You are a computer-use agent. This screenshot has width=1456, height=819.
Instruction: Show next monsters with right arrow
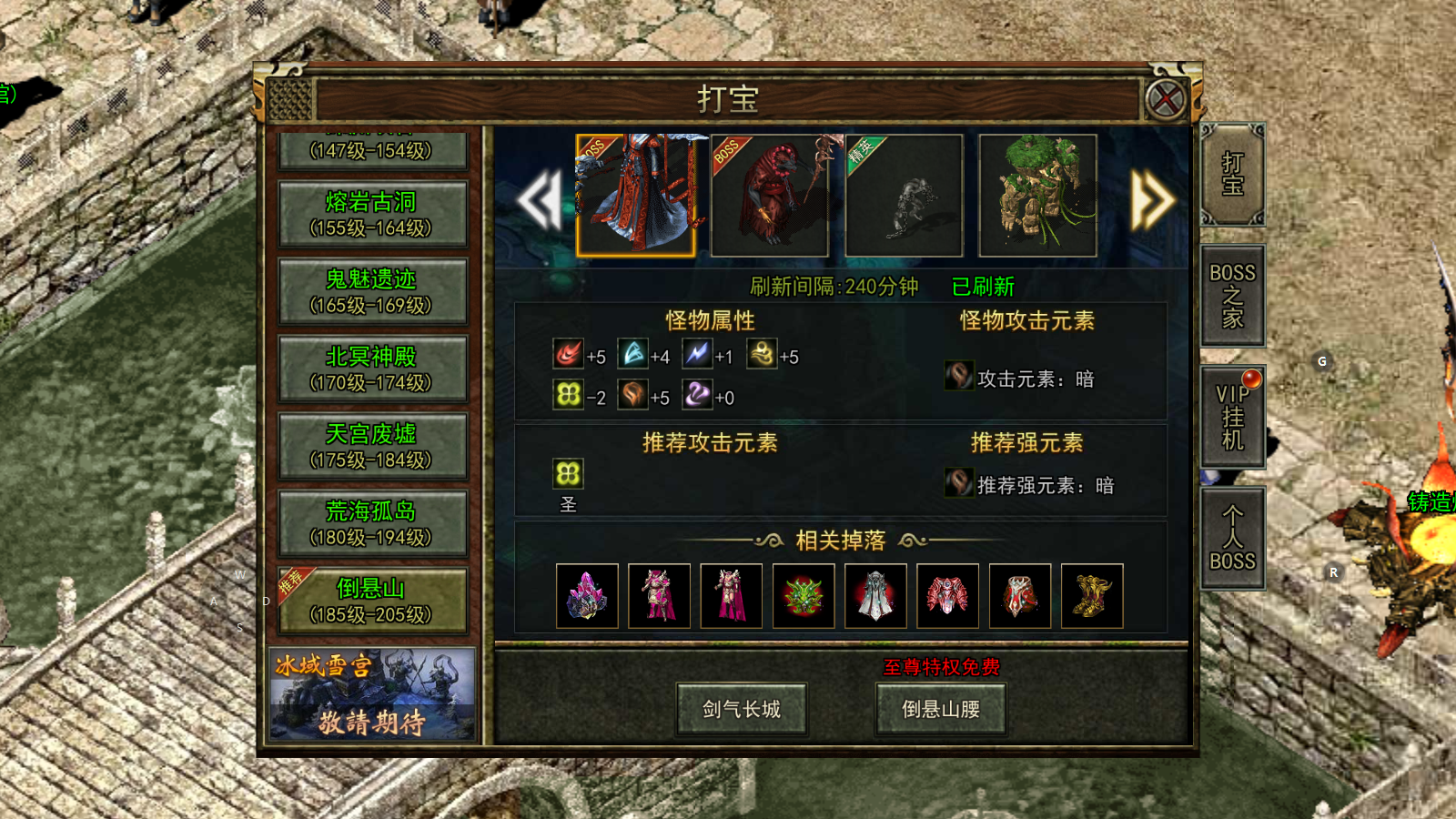tap(1151, 199)
